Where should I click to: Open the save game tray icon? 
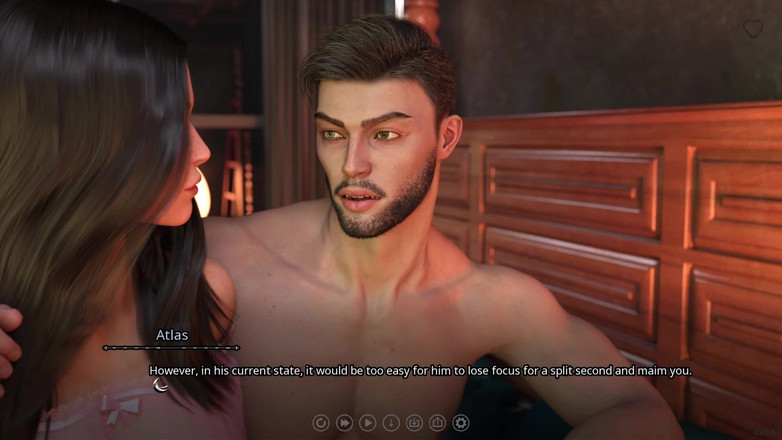click(414, 423)
